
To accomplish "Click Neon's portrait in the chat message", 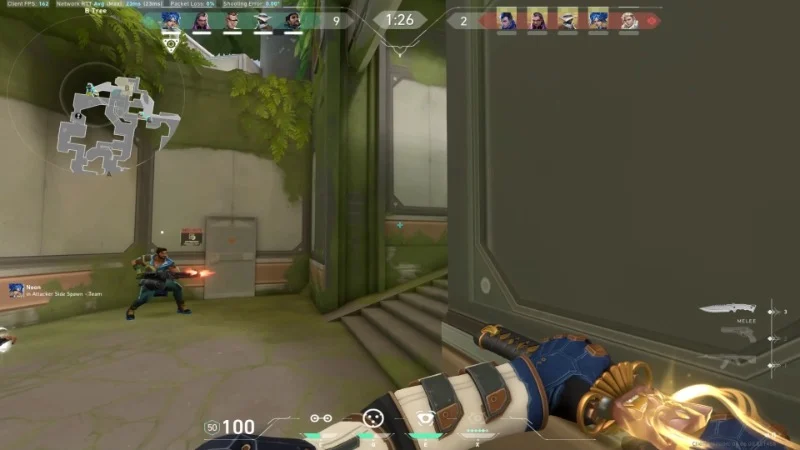I will 16,290.
